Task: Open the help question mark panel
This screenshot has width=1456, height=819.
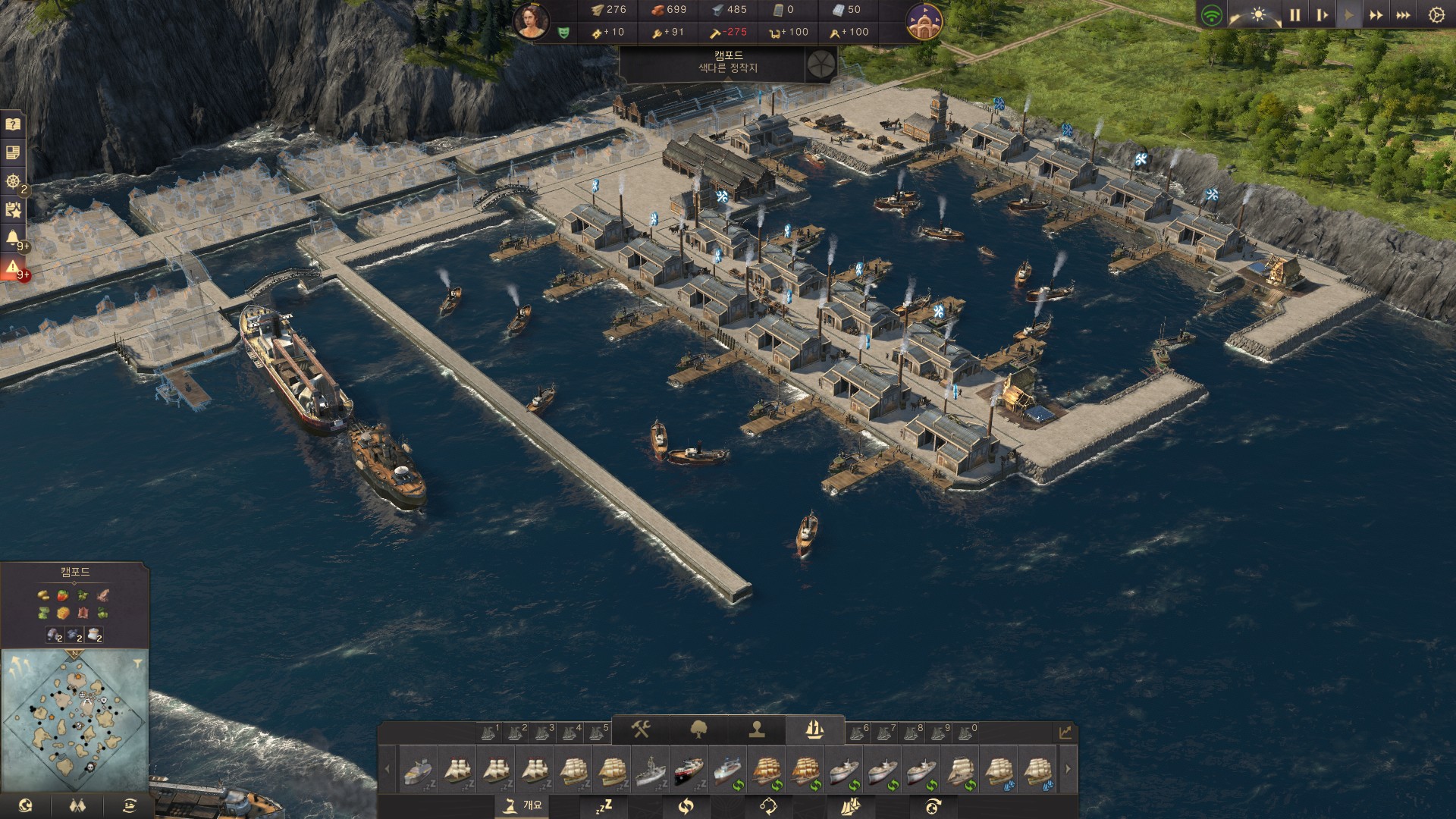Action: 13,124
